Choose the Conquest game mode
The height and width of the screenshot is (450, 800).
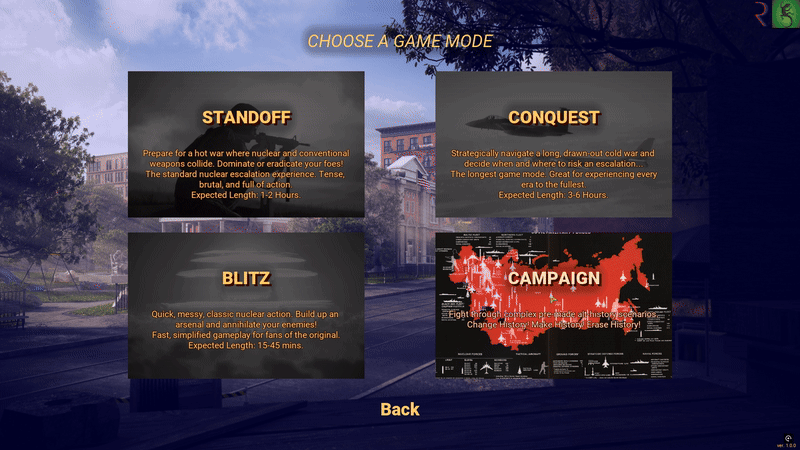point(553,144)
